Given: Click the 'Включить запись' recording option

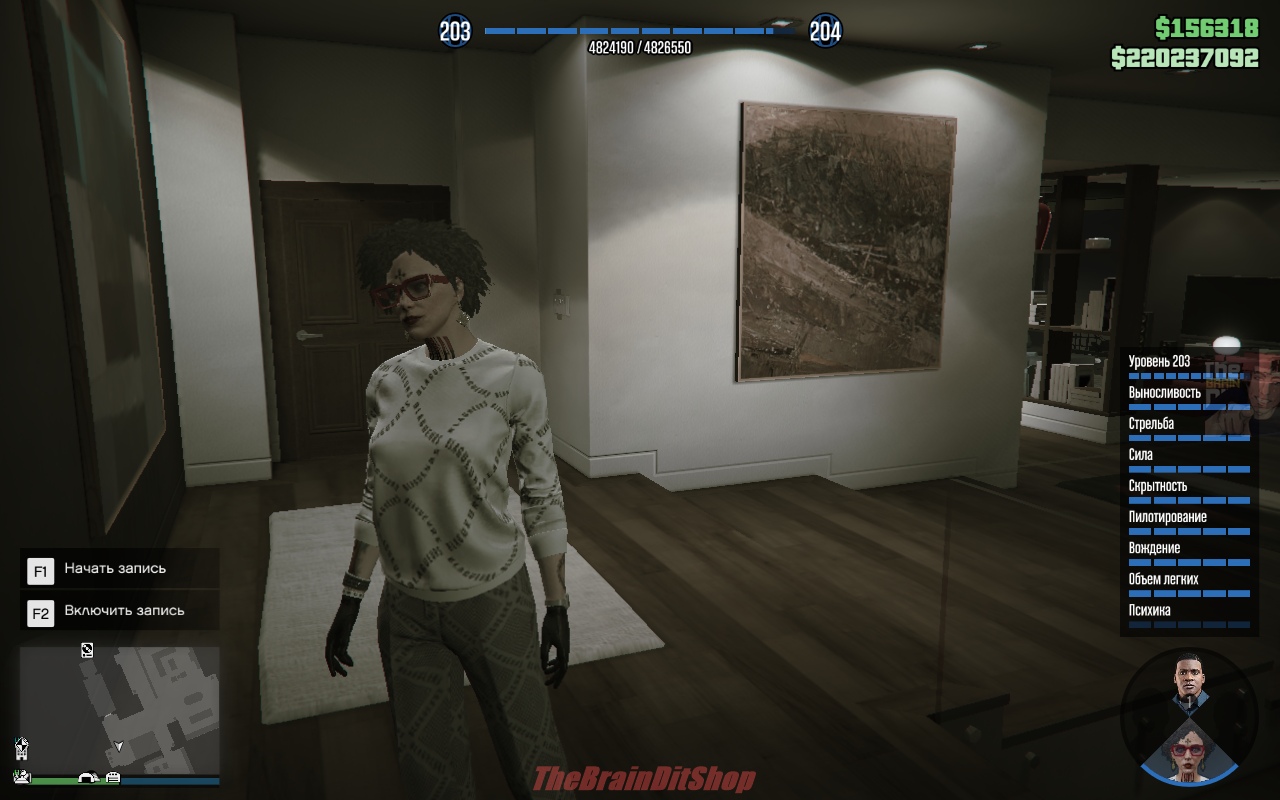Looking at the screenshot, I should coord(124,611).
